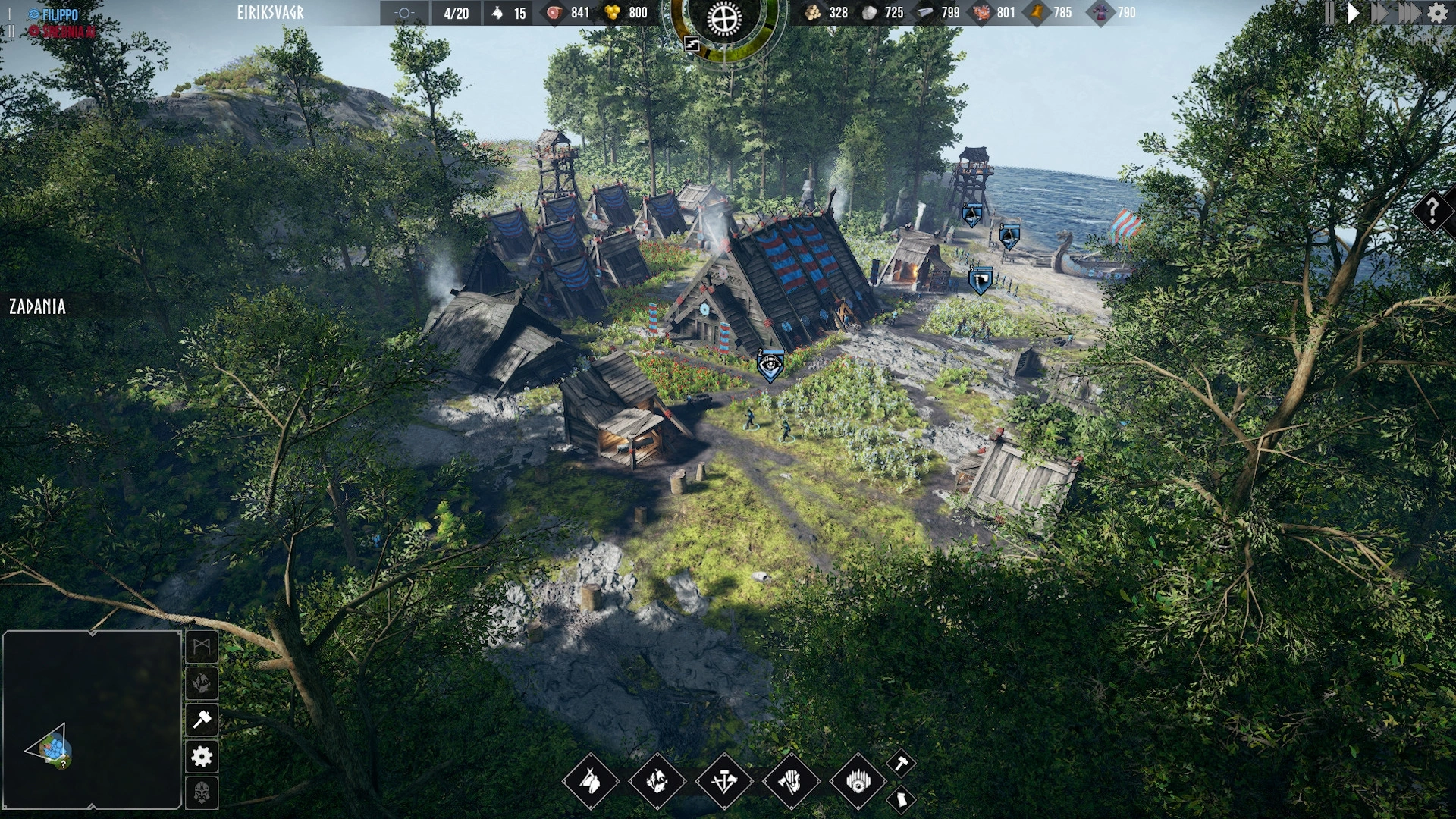The height and width of the screenshot is (819, 1456).
Task: Open the gear button beside minimap
Action: pyautogui.click(x=202, y=756)
